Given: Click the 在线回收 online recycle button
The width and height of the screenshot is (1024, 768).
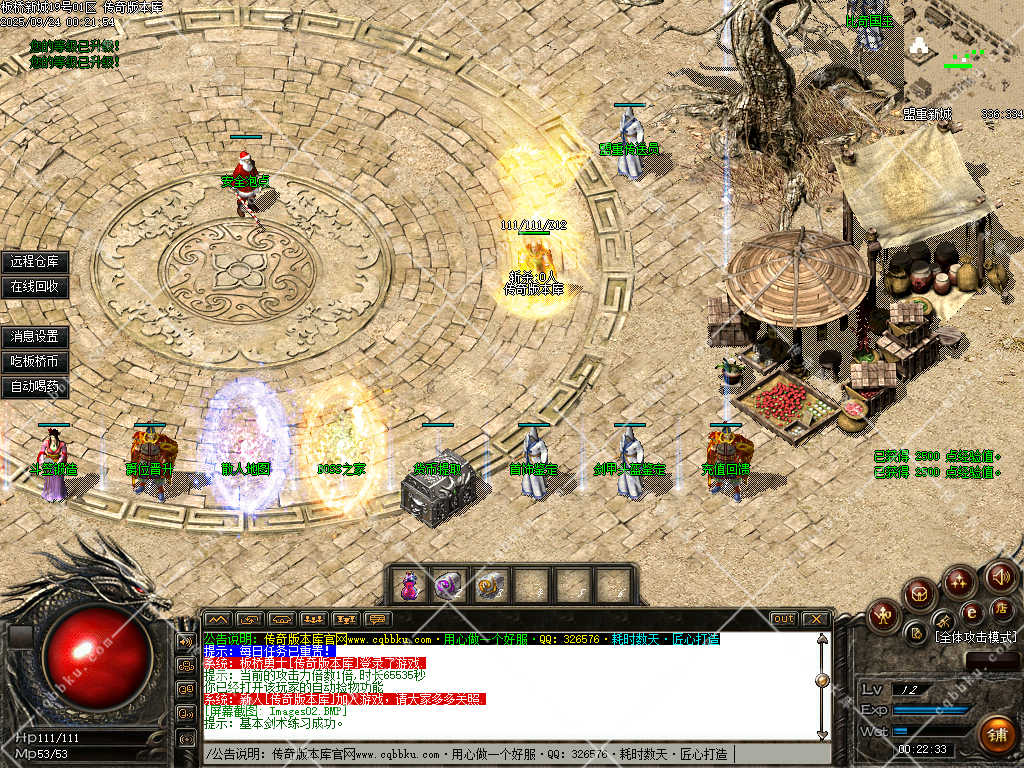Looking at the screenshot, I should tap(35, 287).
